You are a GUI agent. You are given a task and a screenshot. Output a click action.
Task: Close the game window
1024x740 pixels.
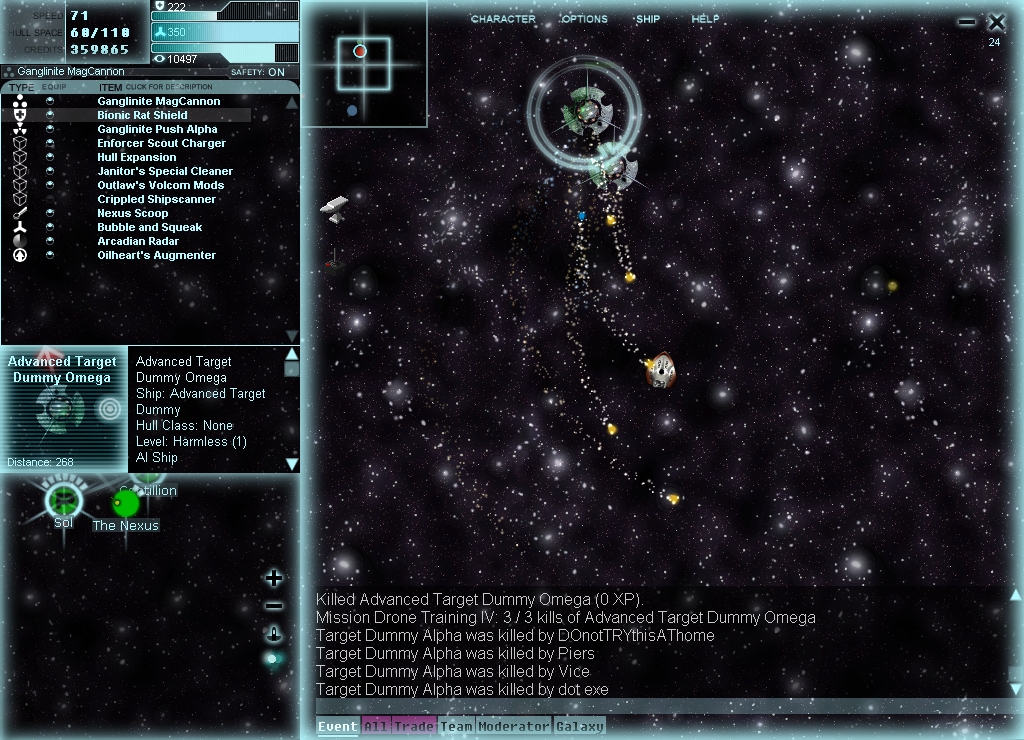[996, 22]
